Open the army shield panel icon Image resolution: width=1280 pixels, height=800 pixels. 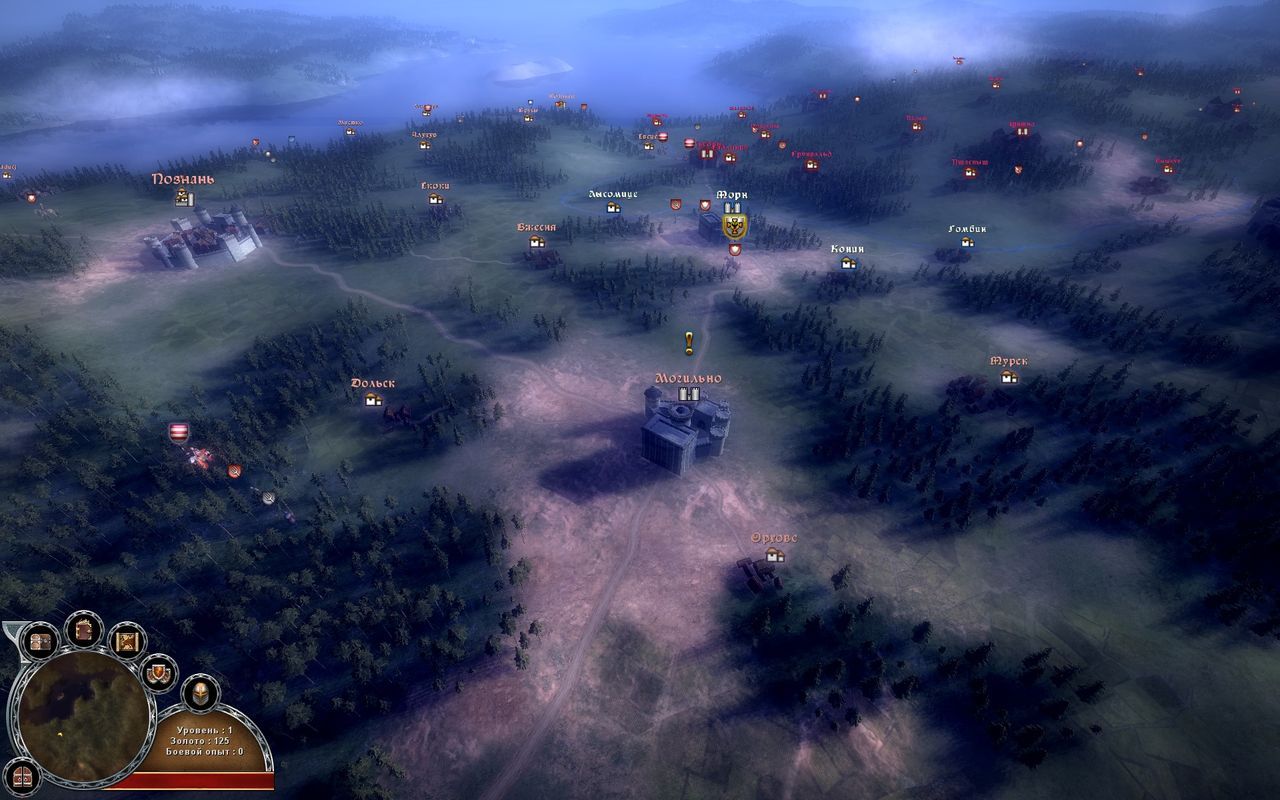click(x=157, y=672)
